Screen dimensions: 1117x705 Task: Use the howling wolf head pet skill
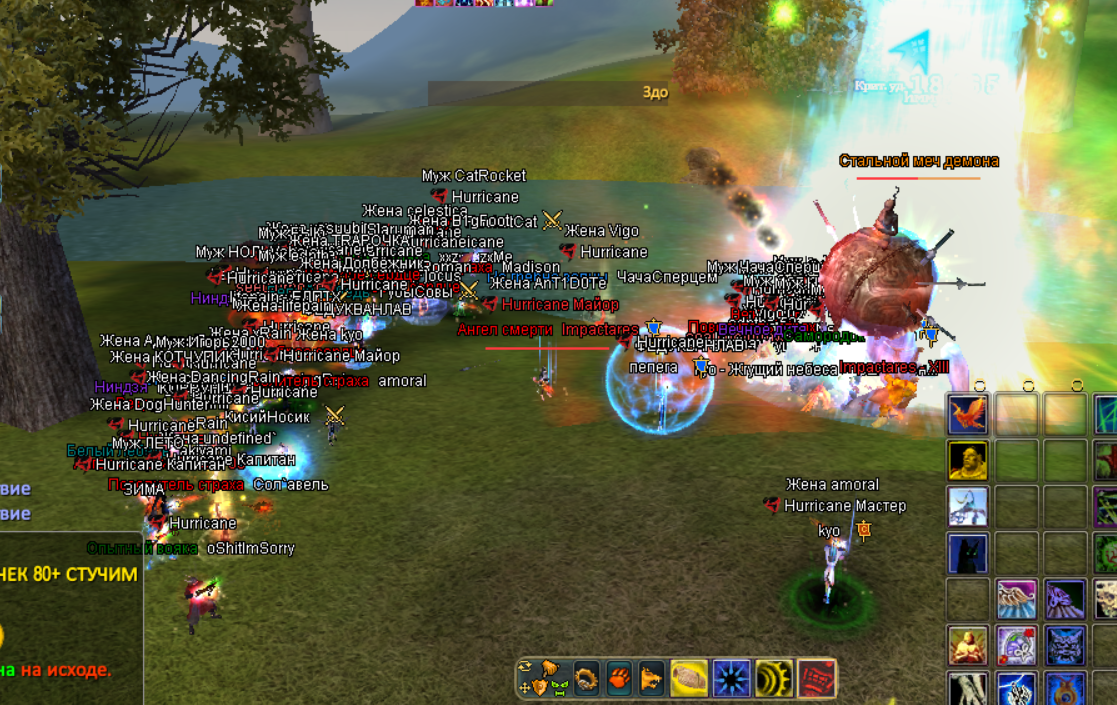[652, 678]
